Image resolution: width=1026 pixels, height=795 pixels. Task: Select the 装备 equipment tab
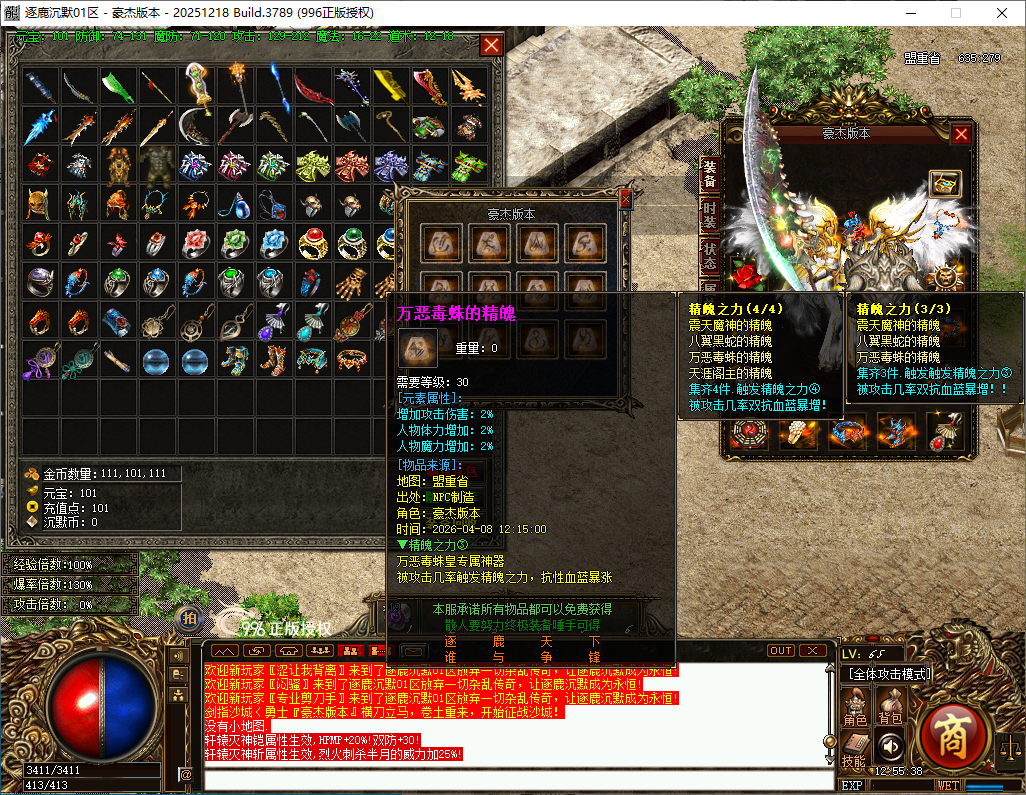pos(709,173)
